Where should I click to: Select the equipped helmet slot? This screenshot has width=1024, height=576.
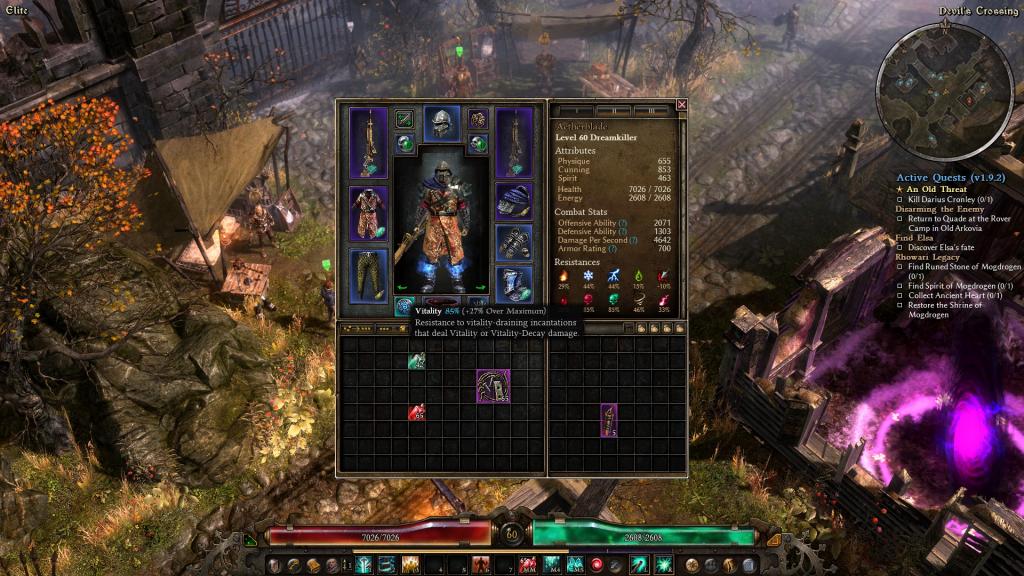(x=441, y=125)
